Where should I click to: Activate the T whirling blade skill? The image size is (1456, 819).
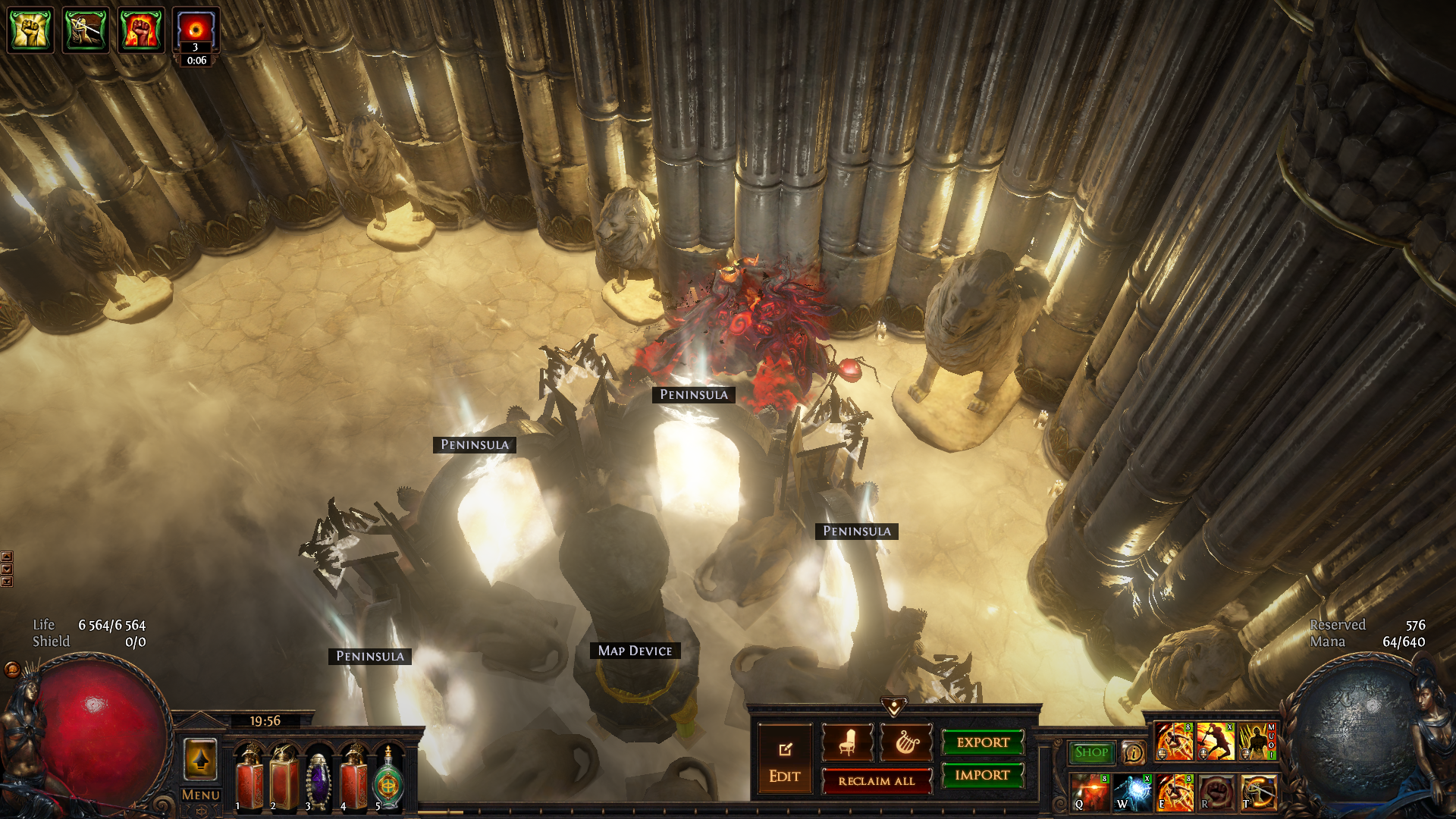coord(1257,792)
